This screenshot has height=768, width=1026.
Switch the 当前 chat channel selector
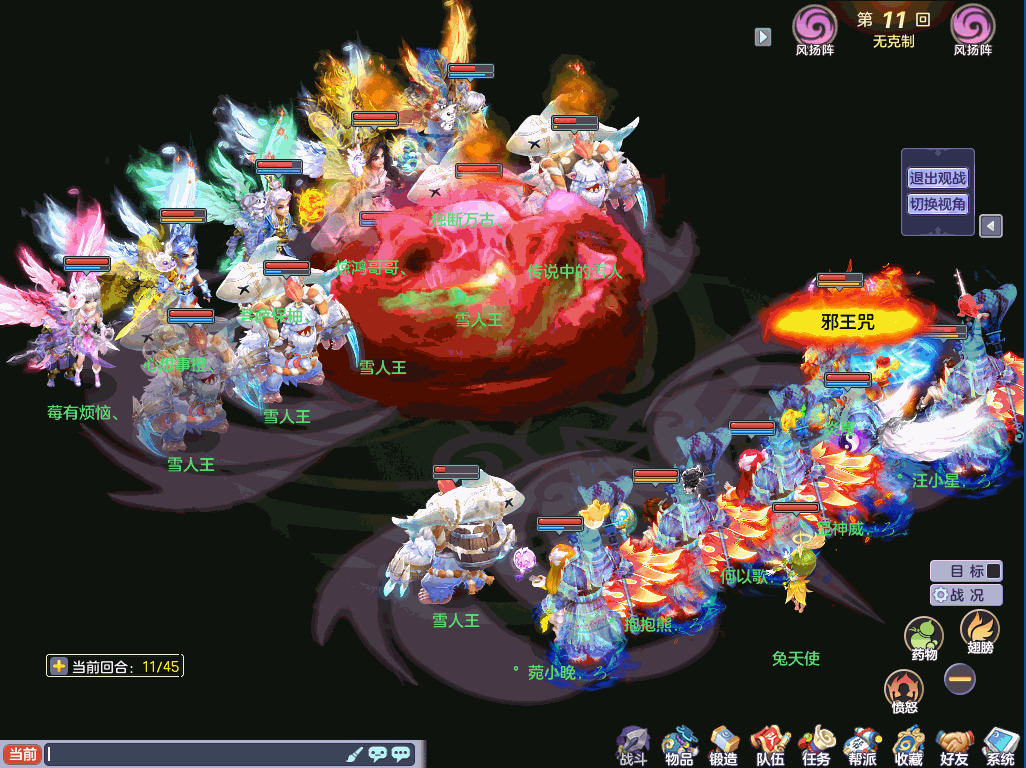pos(21,754)
